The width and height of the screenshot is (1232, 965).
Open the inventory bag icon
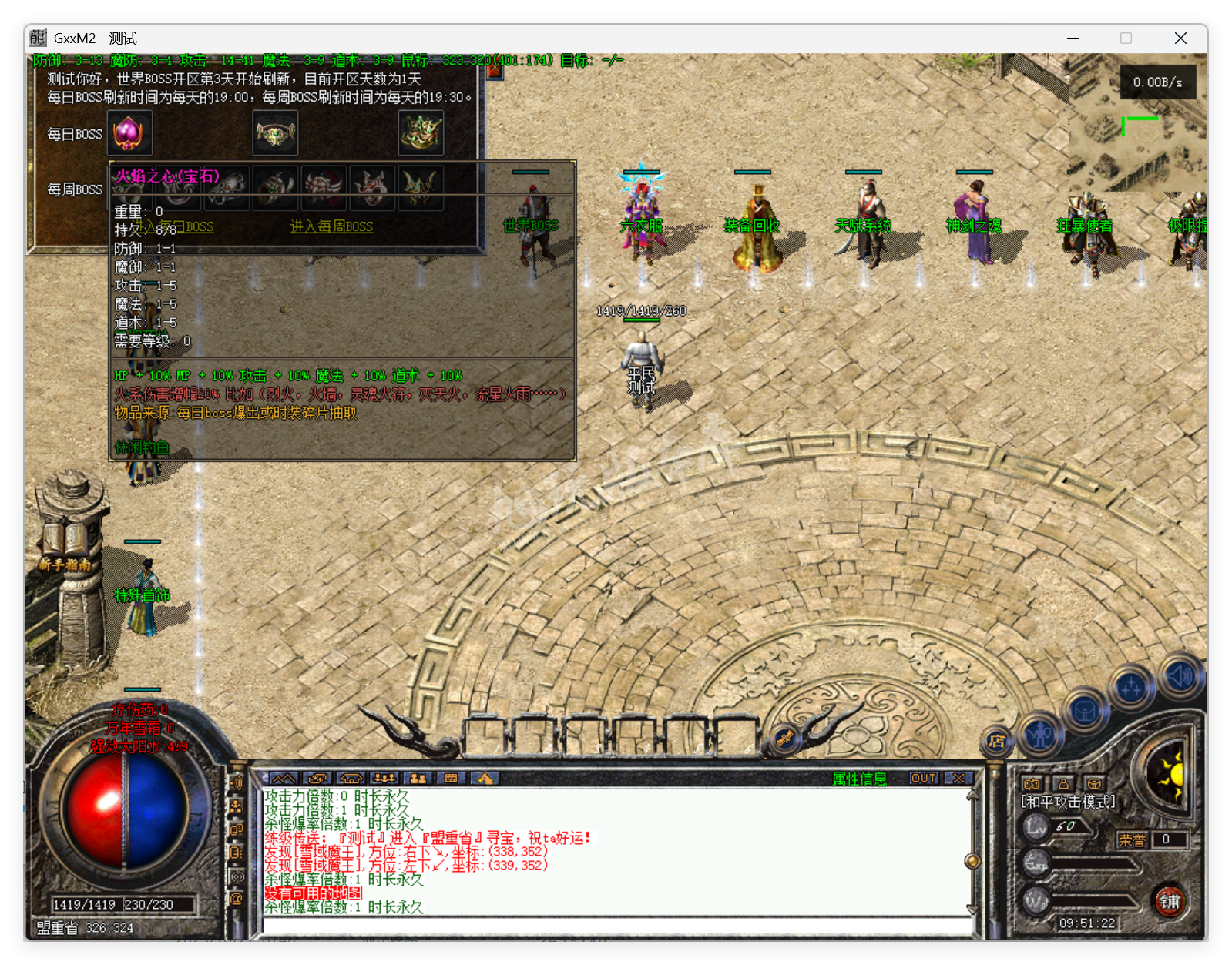point(1085,712)
